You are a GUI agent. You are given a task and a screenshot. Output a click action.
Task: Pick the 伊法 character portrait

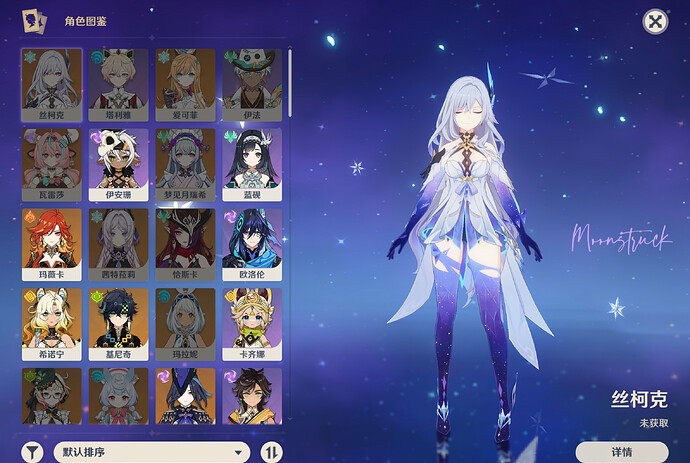(x=251, y=83)
